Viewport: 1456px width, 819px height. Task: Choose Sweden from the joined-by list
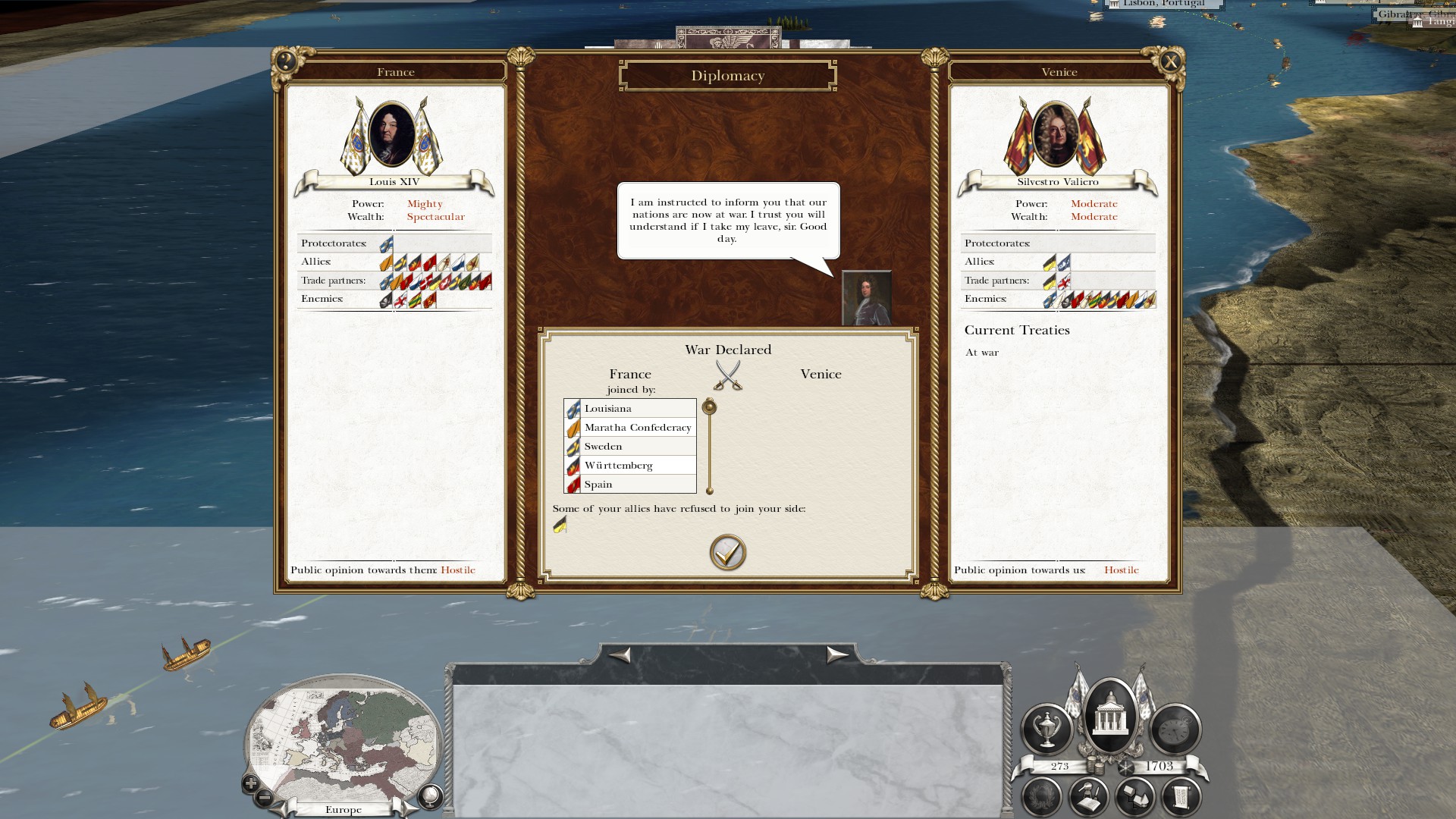click(x=629, y=447)
